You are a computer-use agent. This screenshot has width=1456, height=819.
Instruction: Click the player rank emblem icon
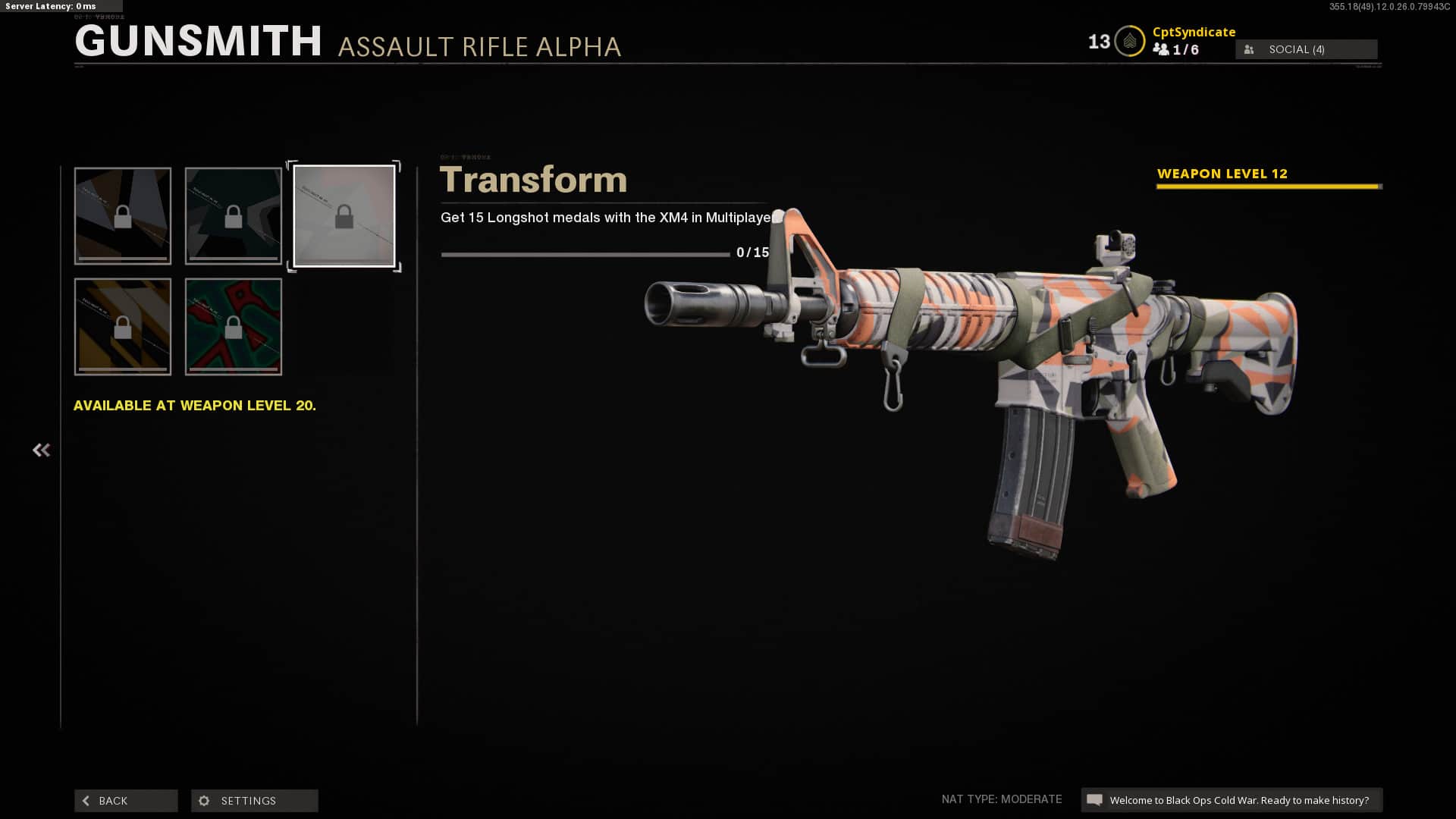[1129, 42]
